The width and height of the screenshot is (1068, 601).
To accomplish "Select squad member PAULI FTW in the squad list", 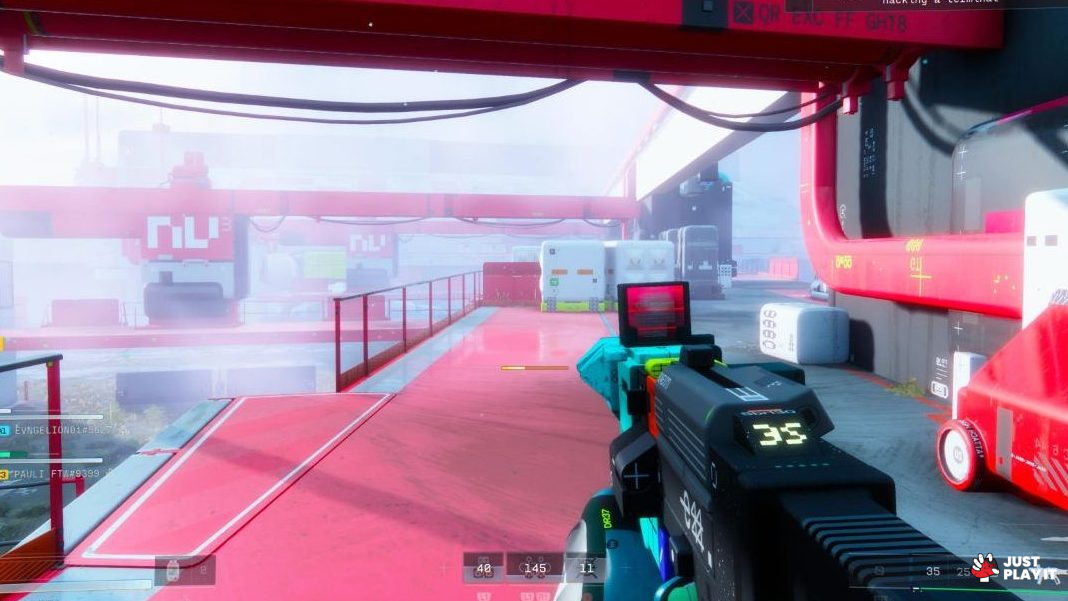I will (x=55, y=473).
